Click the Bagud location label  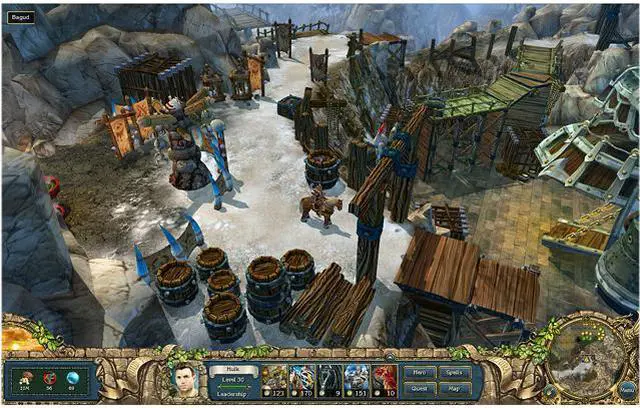tap(21, 17)
